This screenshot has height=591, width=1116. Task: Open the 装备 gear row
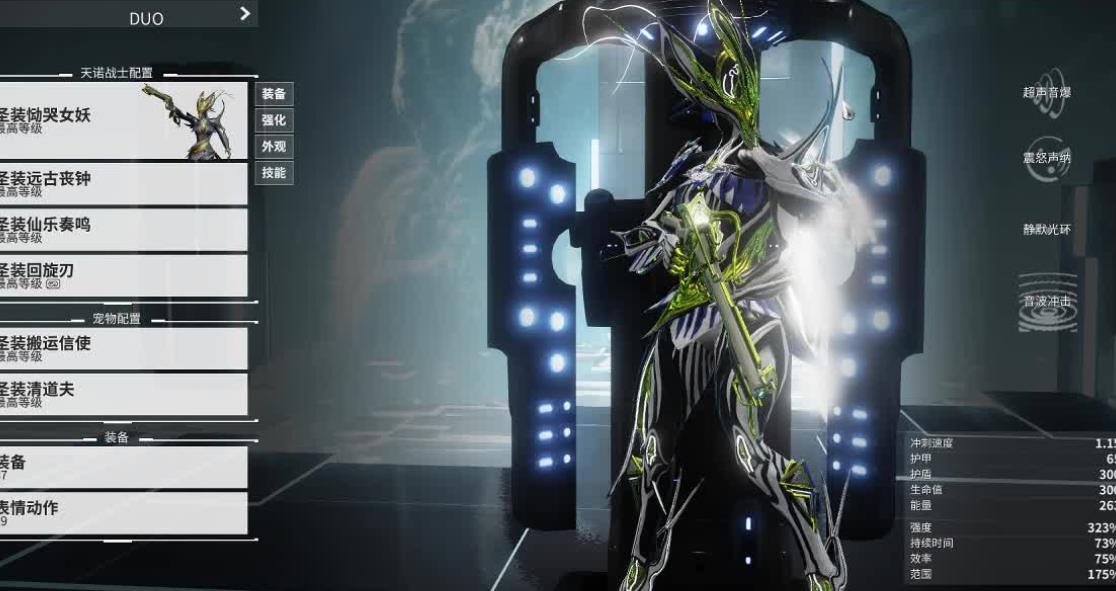pos(122,467)
